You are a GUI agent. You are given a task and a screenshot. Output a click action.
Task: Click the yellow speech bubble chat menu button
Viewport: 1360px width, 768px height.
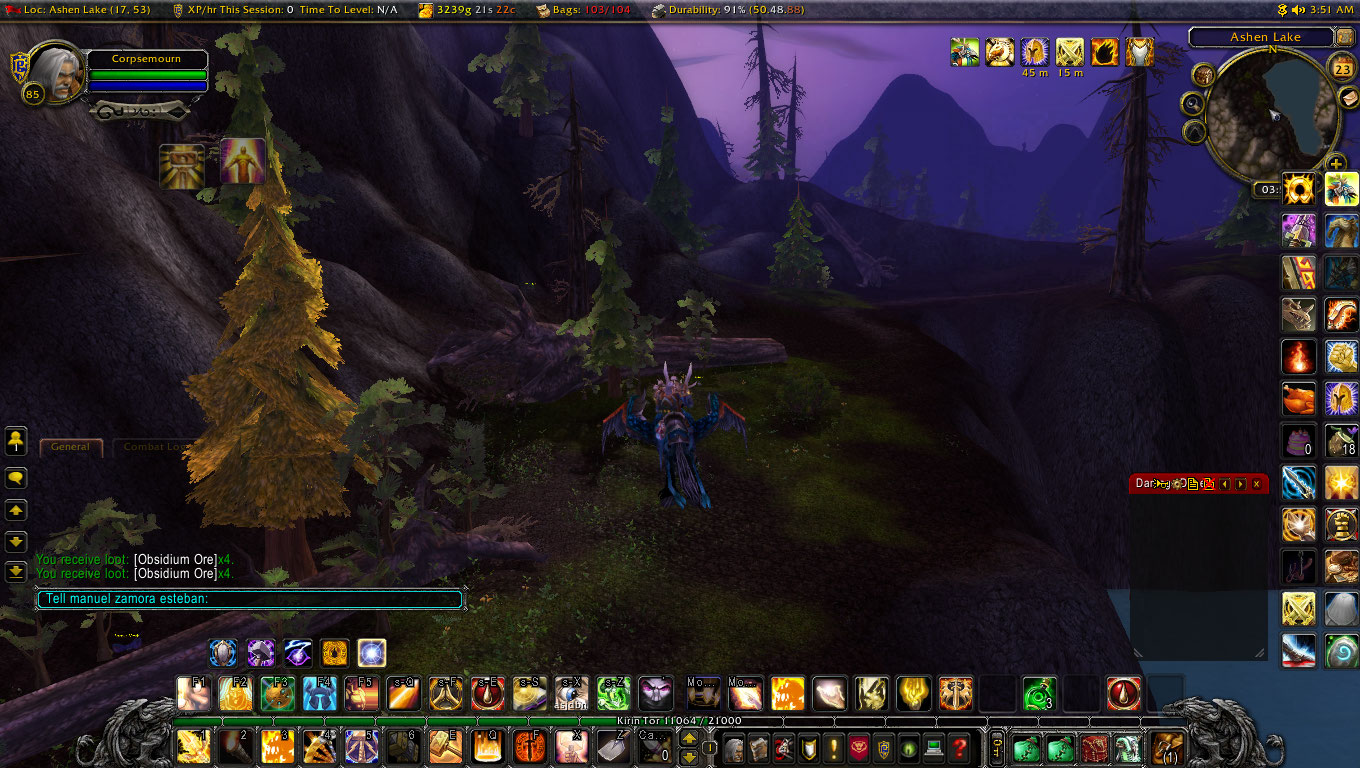pos(16,479)
